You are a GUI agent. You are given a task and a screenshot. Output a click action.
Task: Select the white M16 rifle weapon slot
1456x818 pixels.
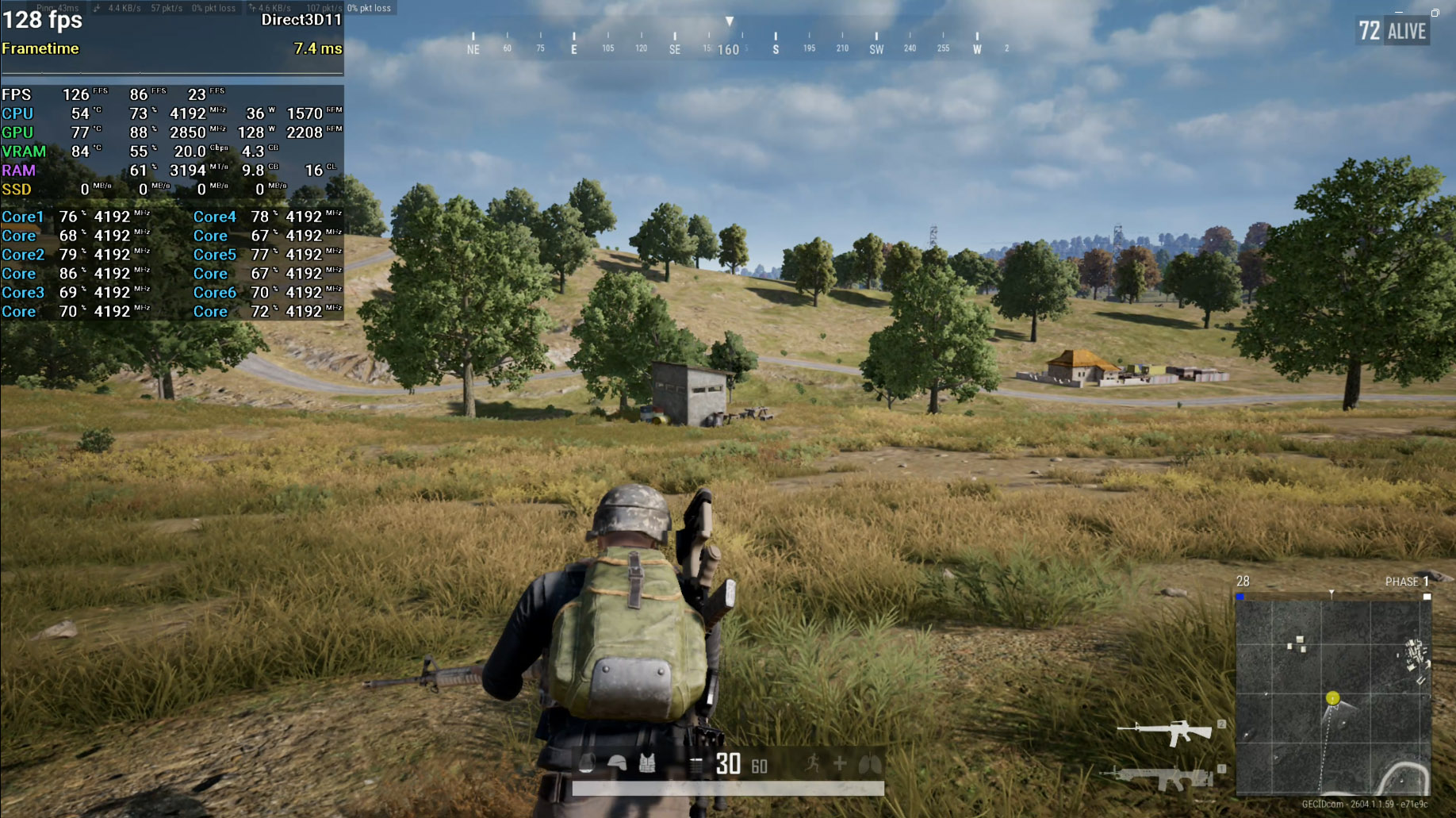tap(1164, 732)
